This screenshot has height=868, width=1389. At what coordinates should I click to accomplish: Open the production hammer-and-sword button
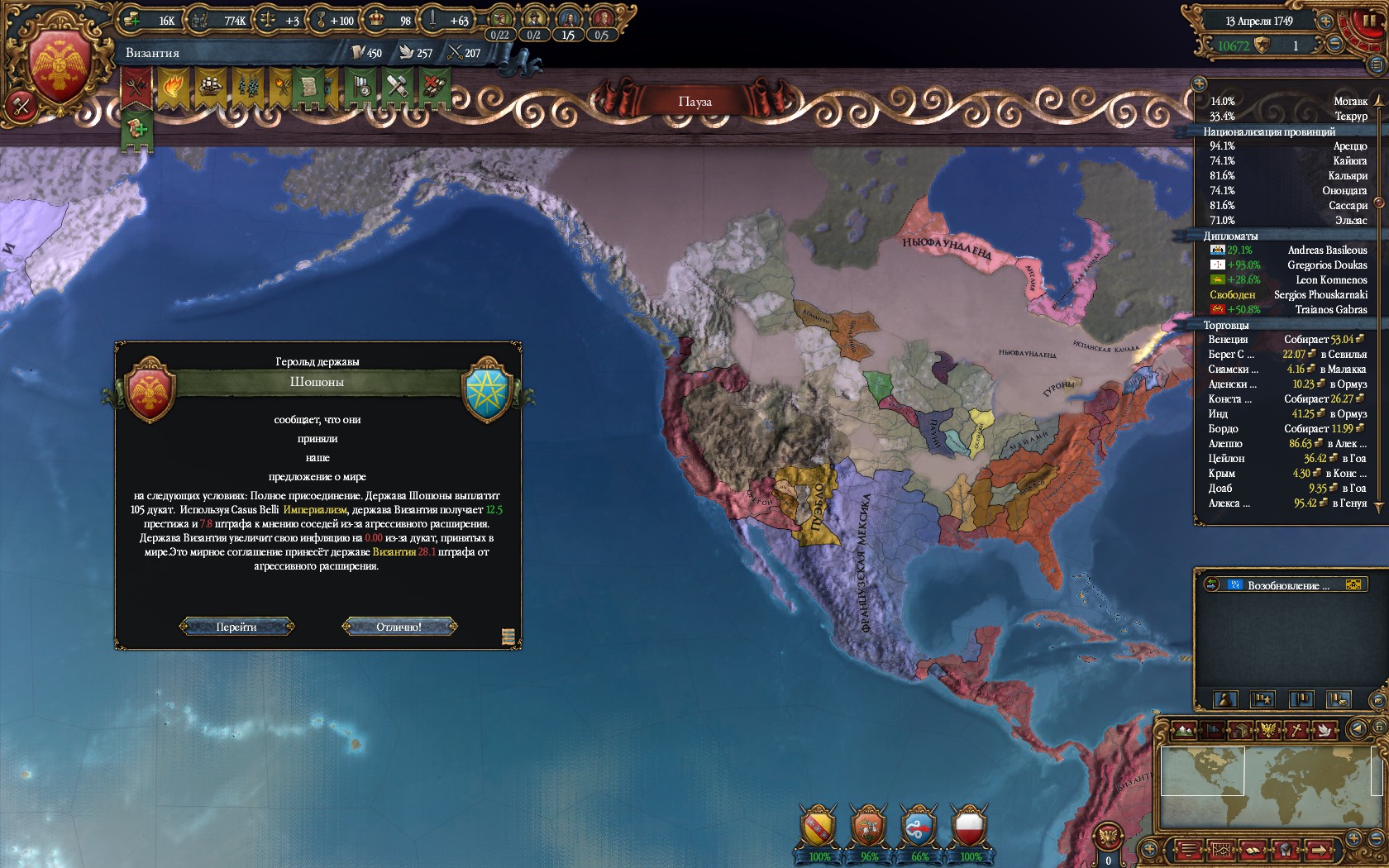(x=21, y=106)
